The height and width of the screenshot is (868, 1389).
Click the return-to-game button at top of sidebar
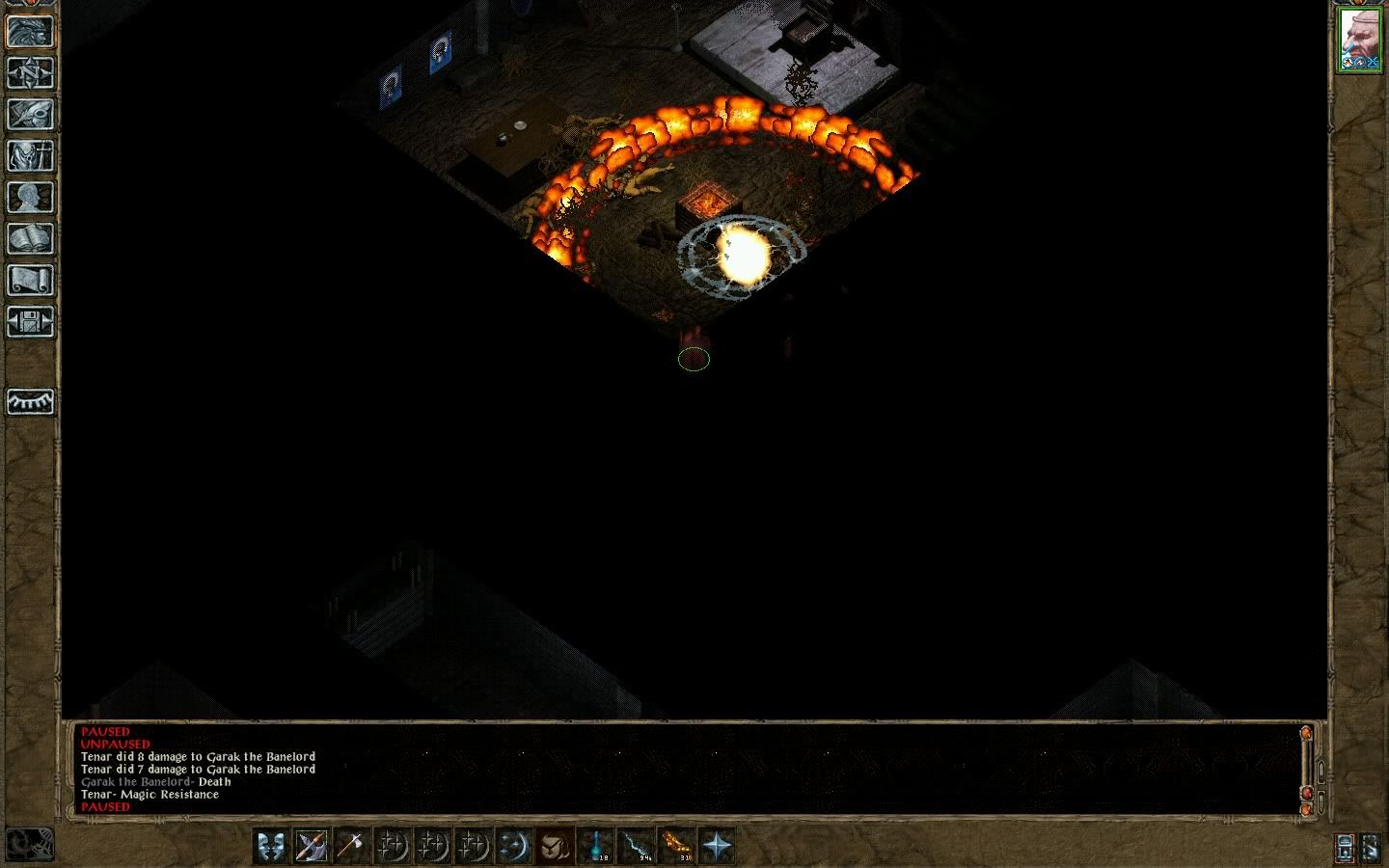(30, 32)
